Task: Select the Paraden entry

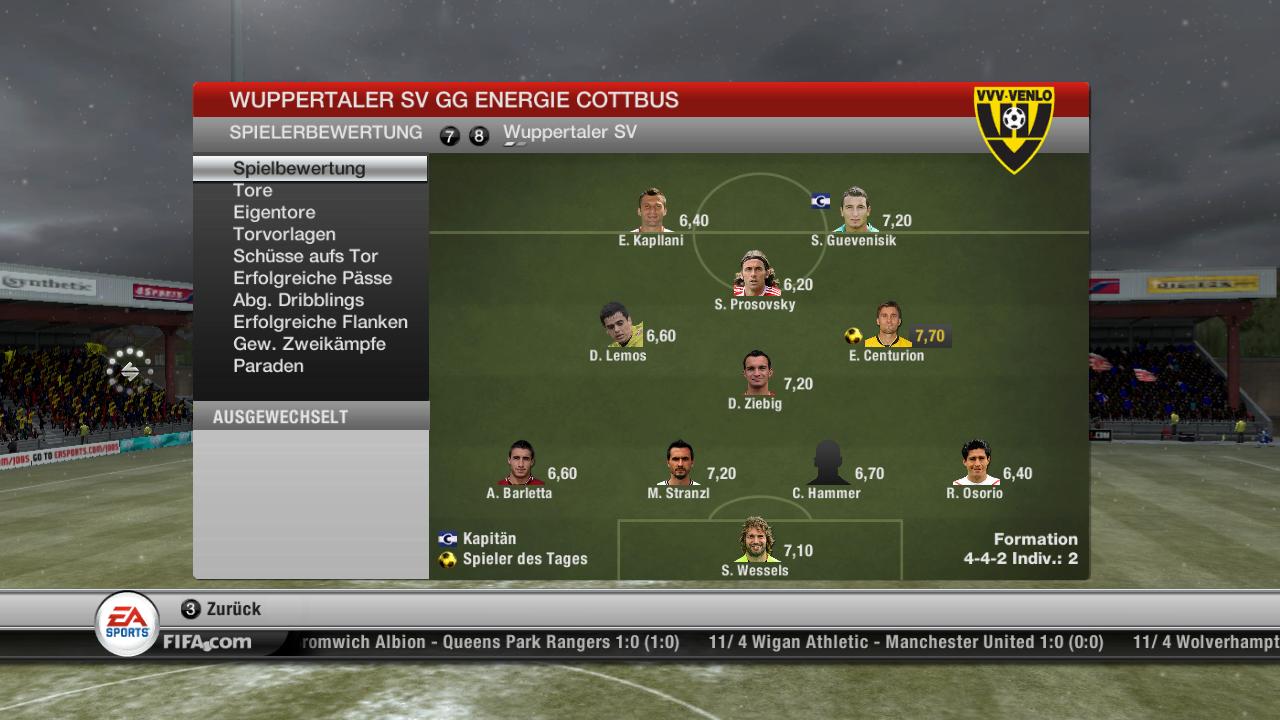Action: pyautogui.click(x=268, y=366)
